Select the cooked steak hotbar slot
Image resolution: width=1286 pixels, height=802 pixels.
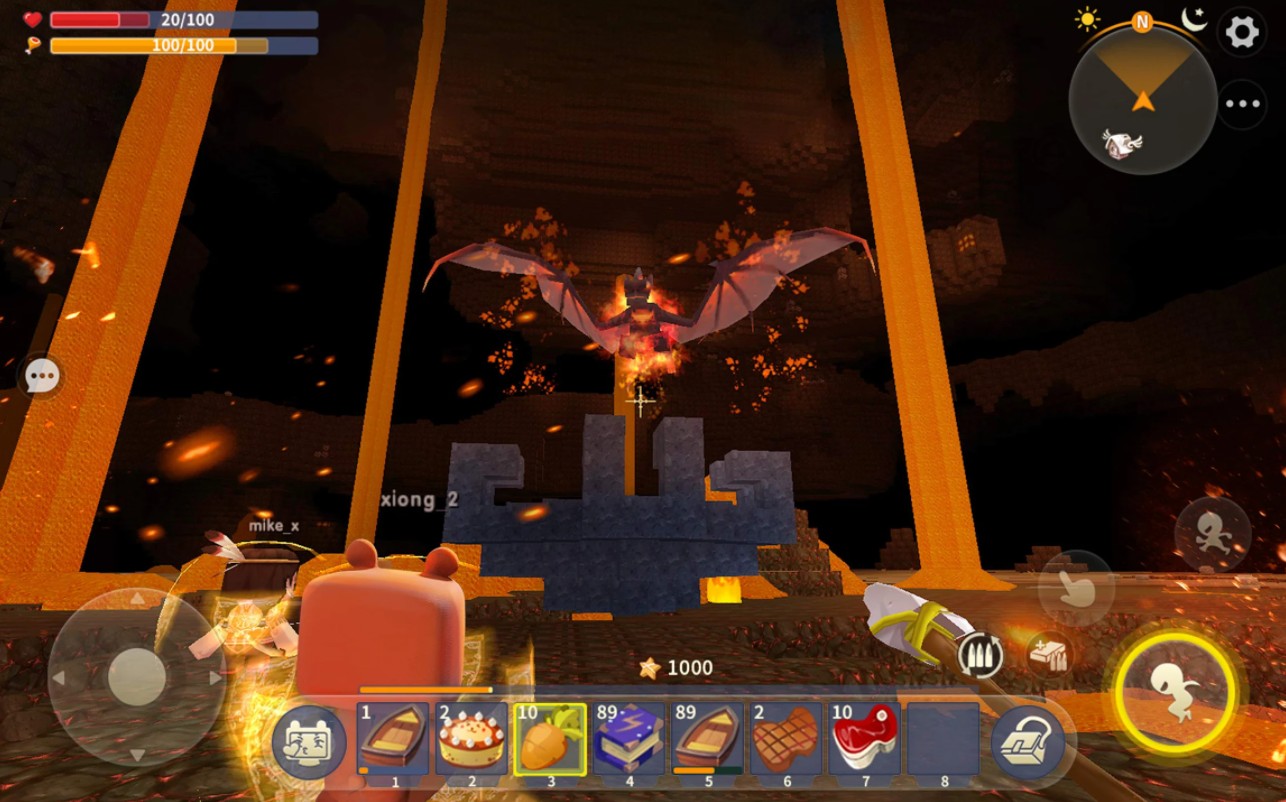coord(786,739)
